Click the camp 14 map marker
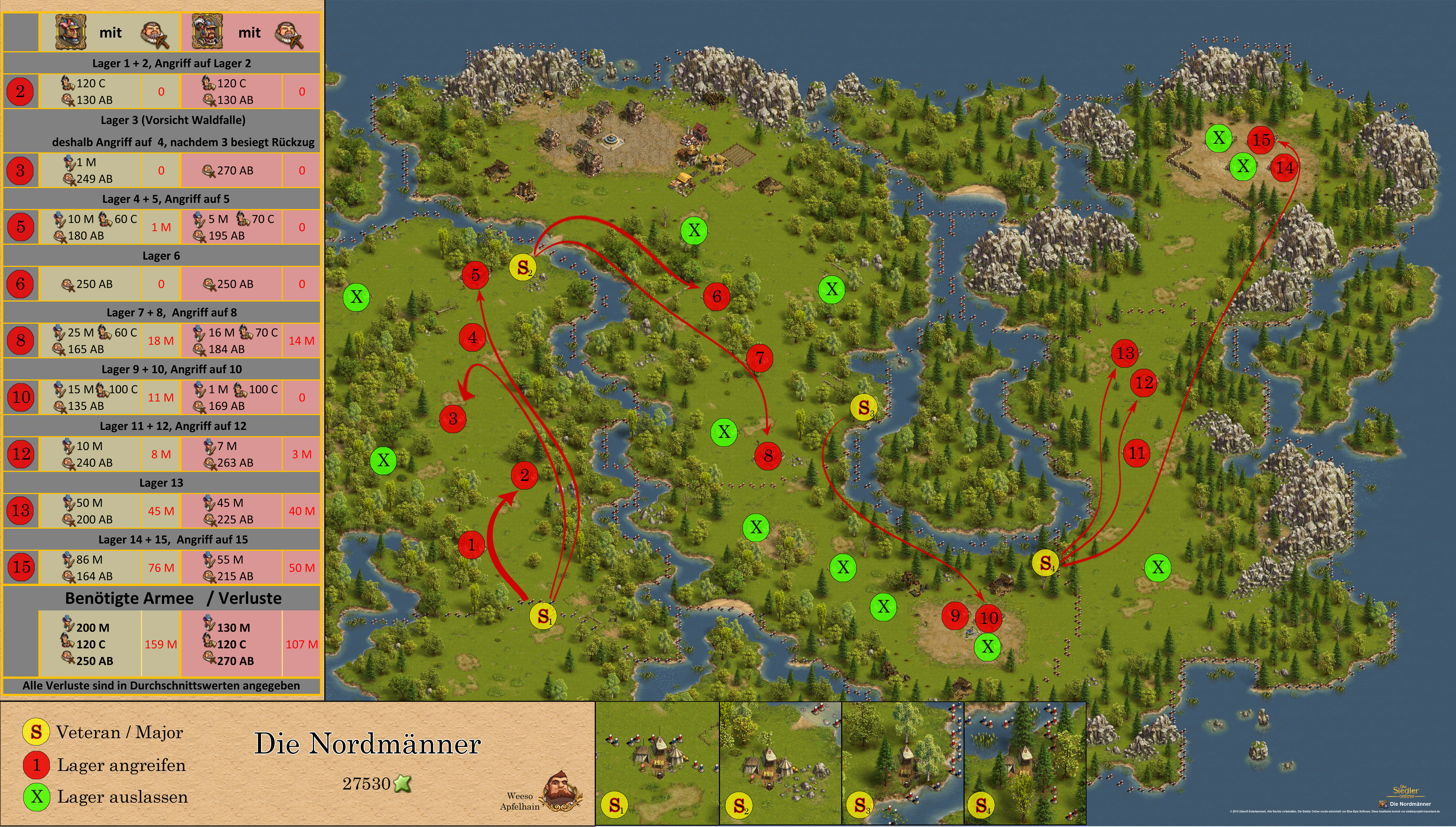The height and width of the screenshot is (827, 1456). 1284,167
